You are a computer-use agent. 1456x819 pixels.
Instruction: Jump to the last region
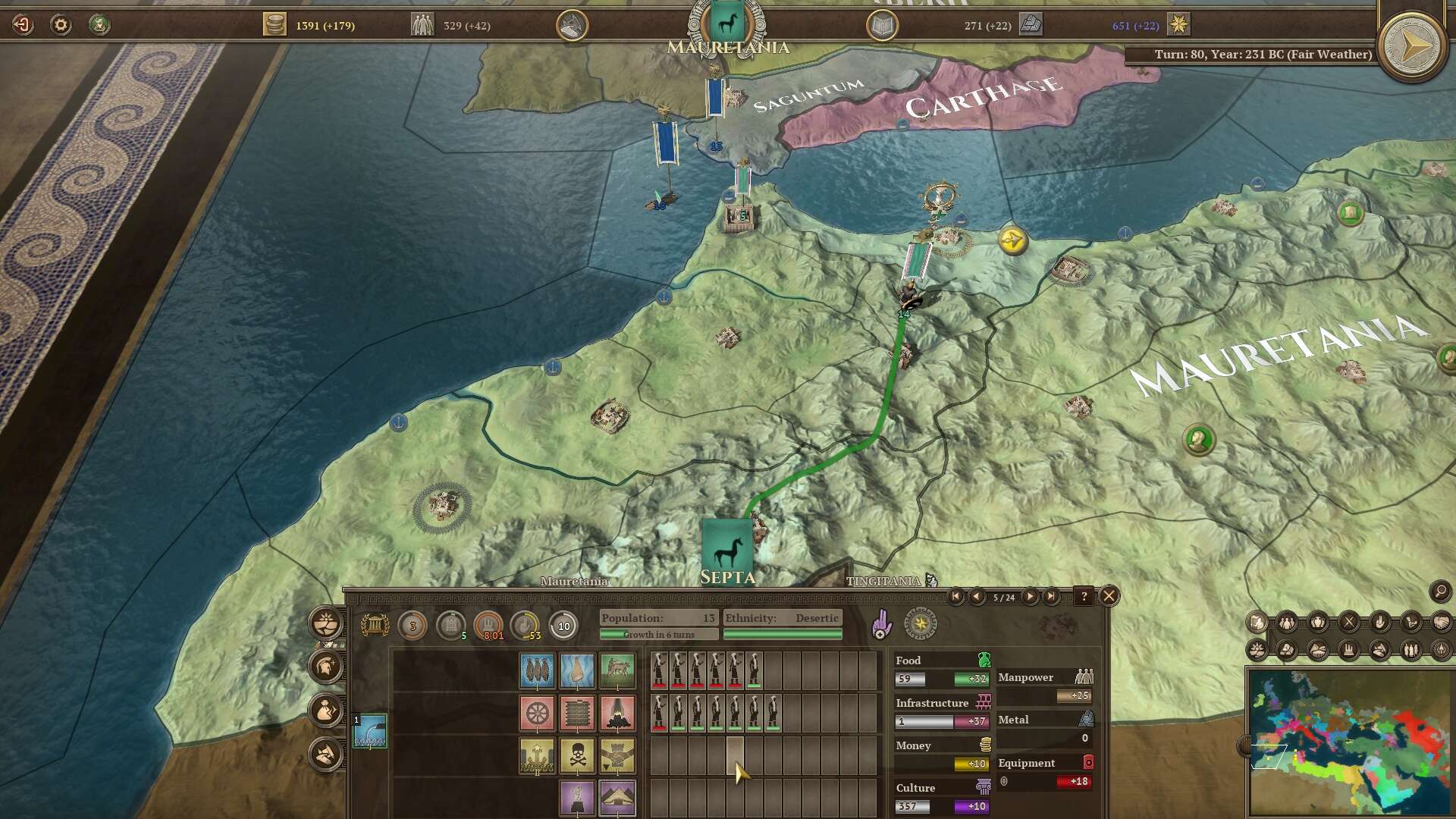coord(1051,597)
